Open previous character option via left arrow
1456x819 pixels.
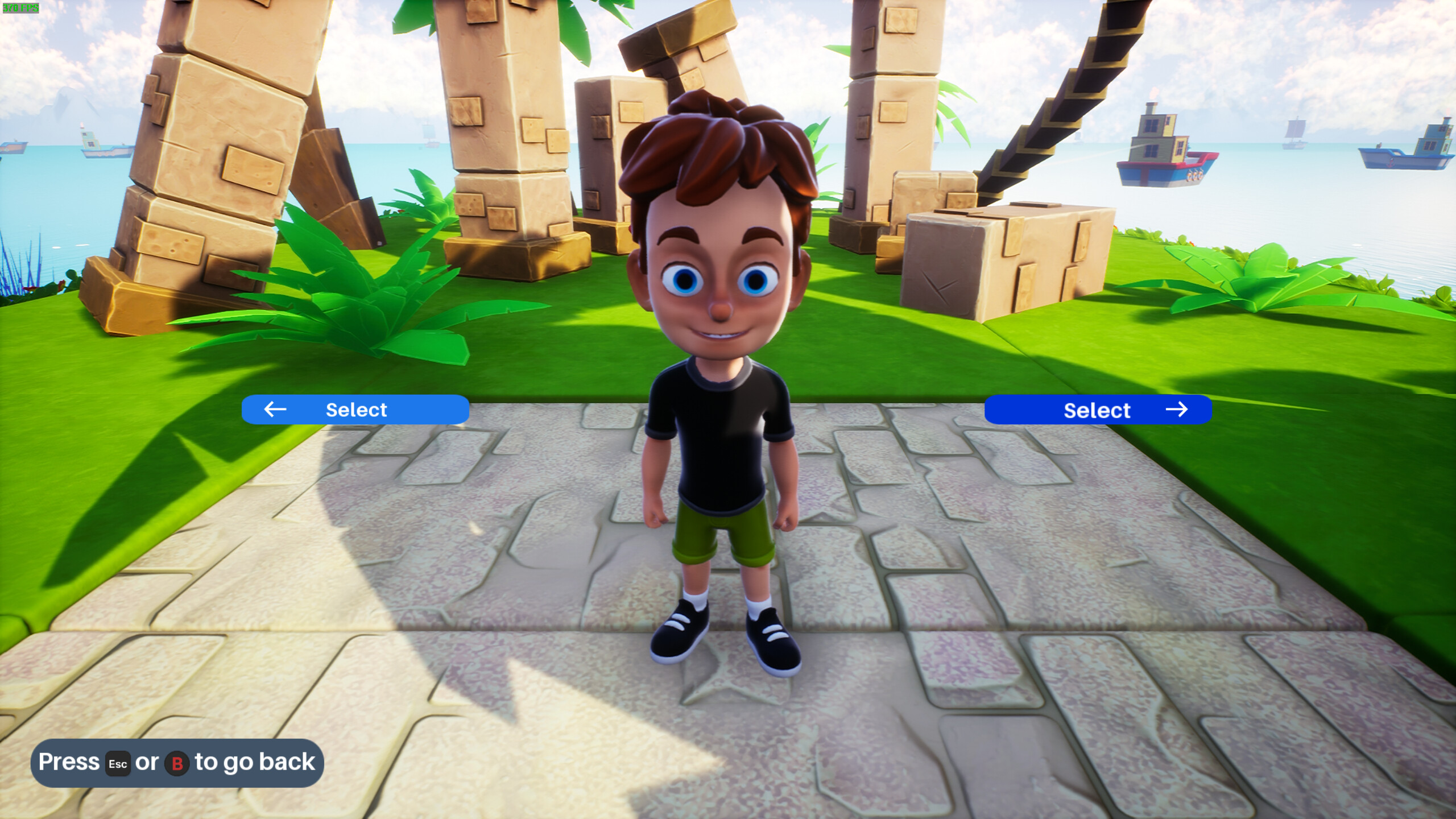coord(275,409)
